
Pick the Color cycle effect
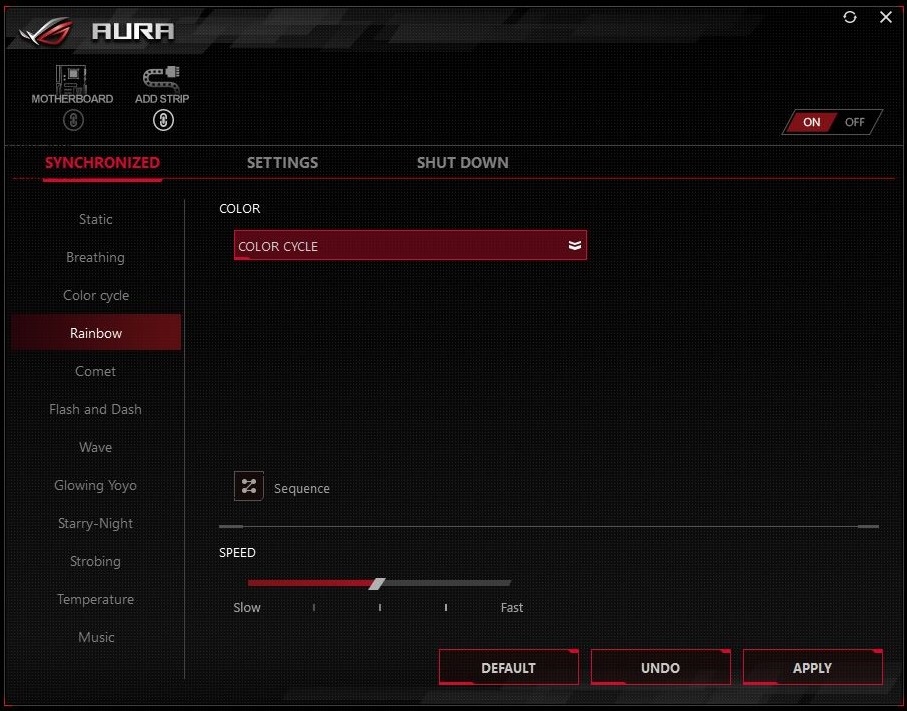96,295
